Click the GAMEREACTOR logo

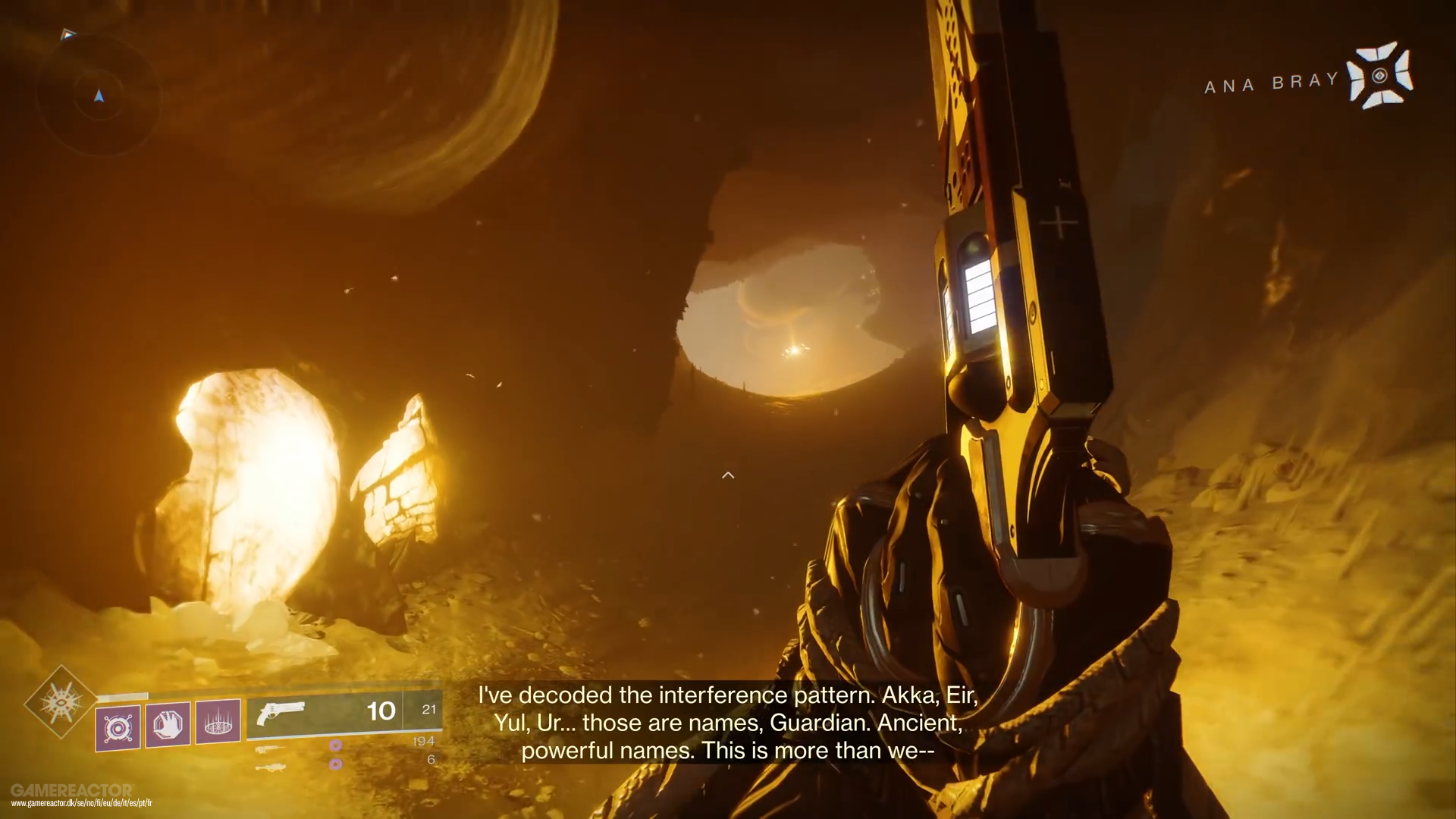click(x=74, y=789)
